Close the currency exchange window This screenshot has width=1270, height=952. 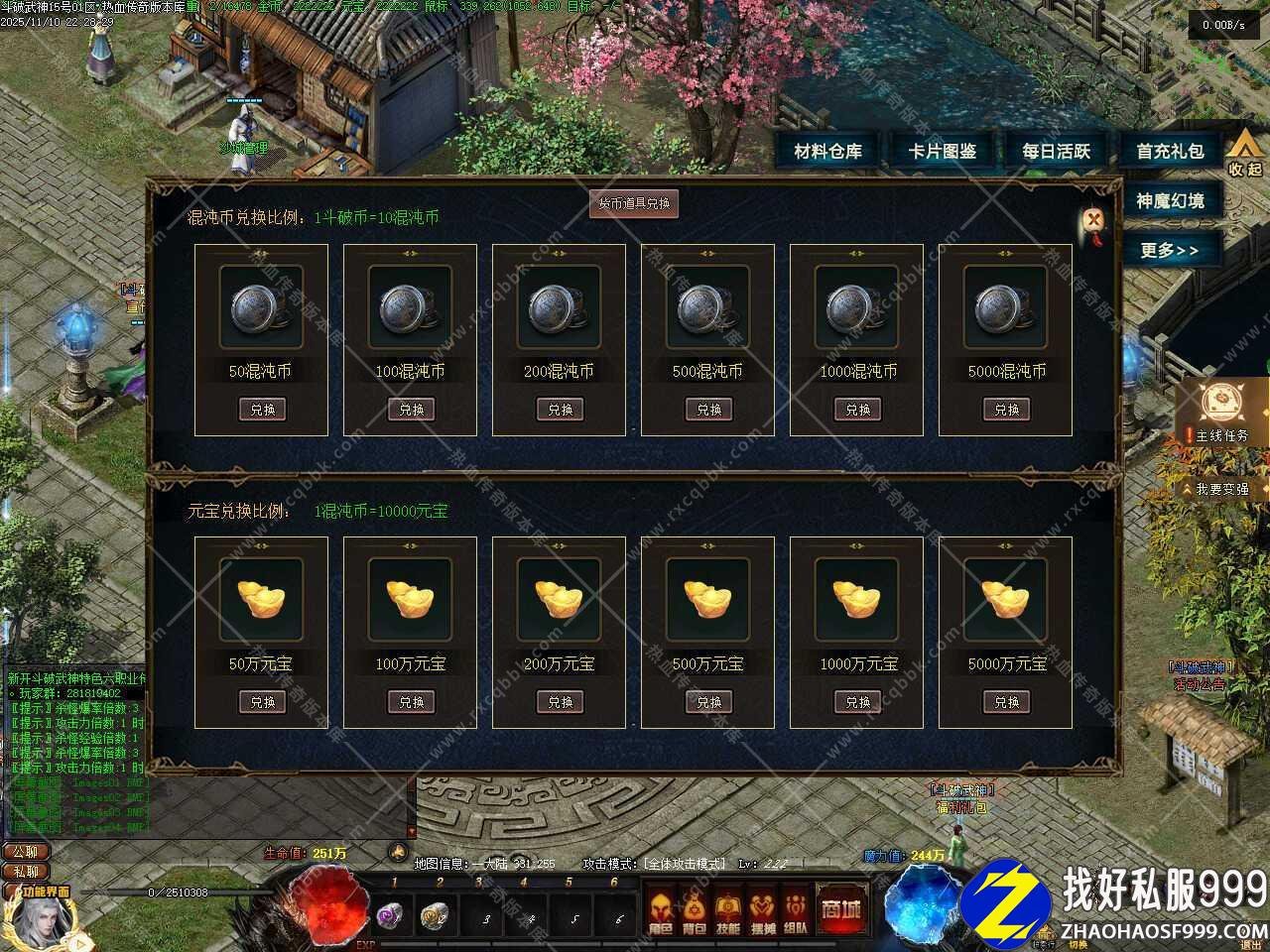[1093, 220]
